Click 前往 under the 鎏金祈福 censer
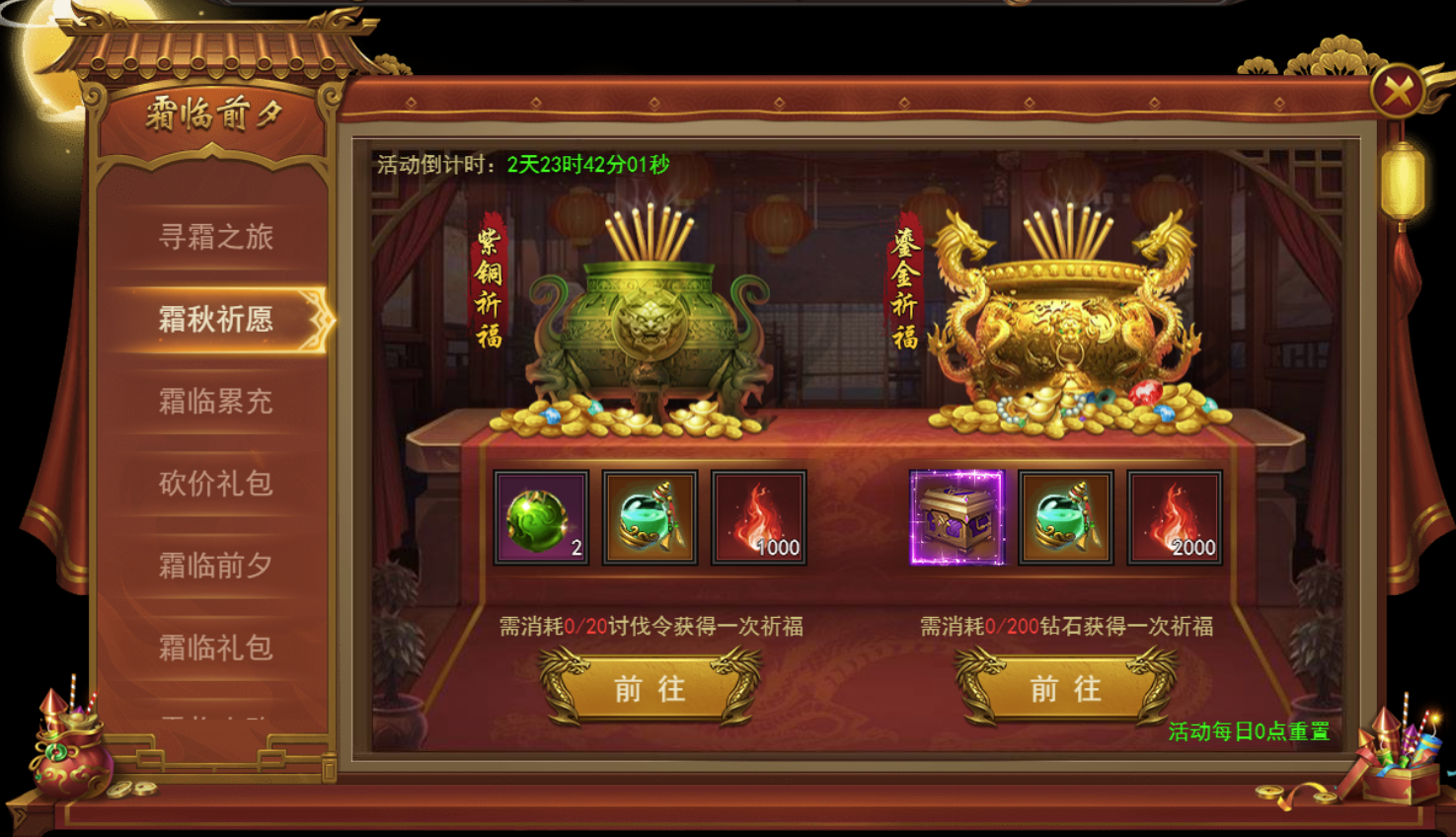The height and width of the screenshot is (837, 1456). point(1065,689)
